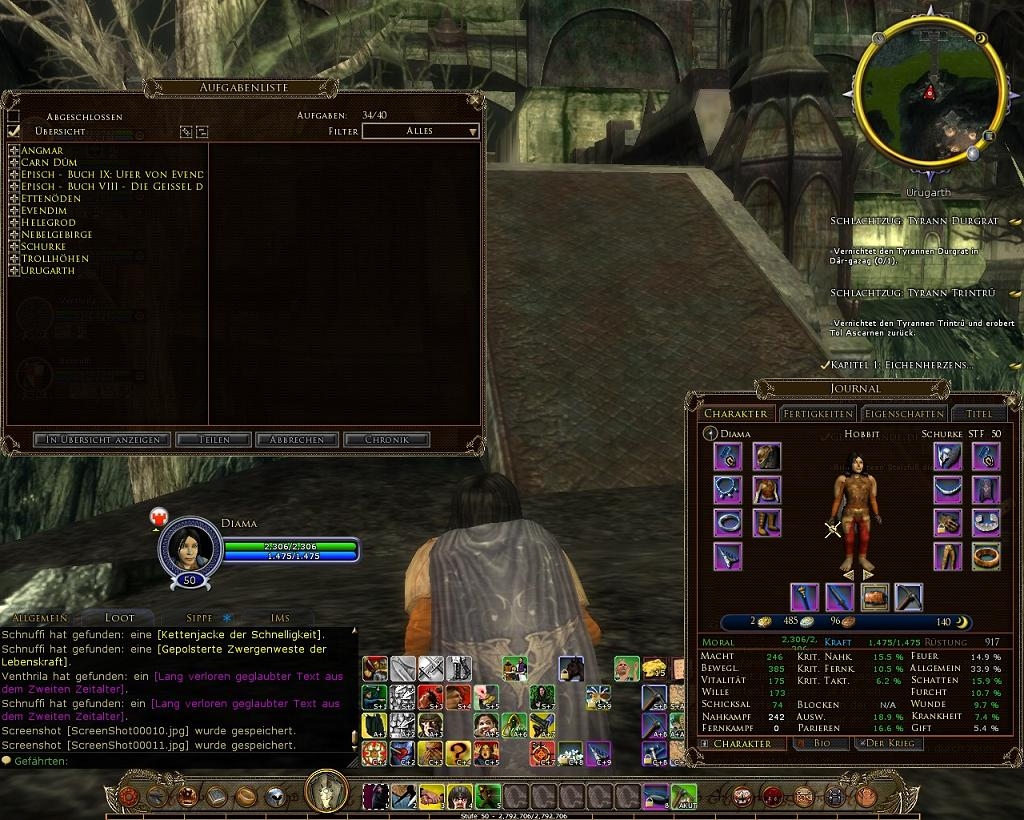
Task: Click the Abbrechen quest button
Action: coord(296,440)
